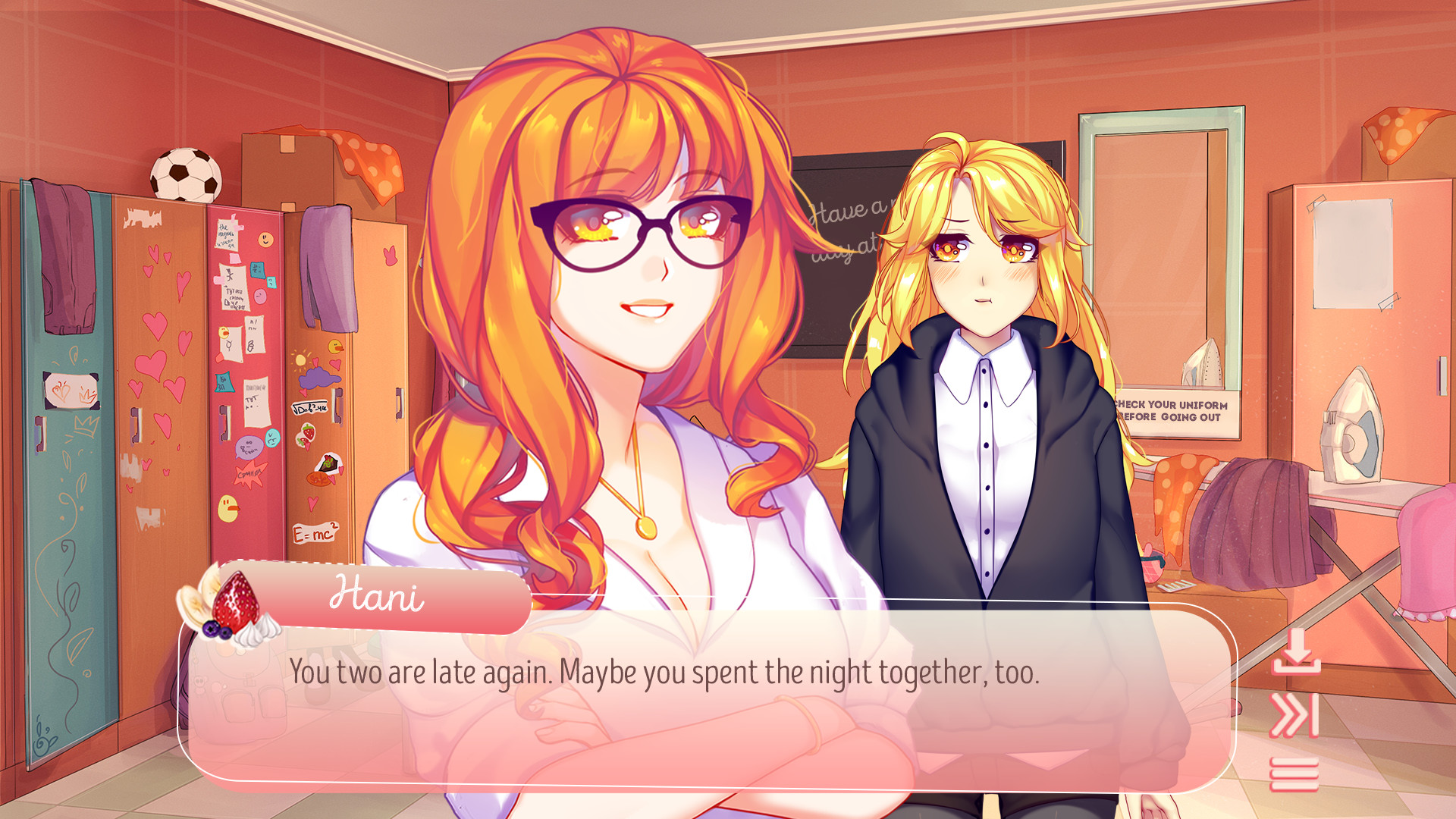Image resolution: width=1456 pixels, height=819 pixels.
Task: Click the pizza slice sticker
Action: [328, 463]
